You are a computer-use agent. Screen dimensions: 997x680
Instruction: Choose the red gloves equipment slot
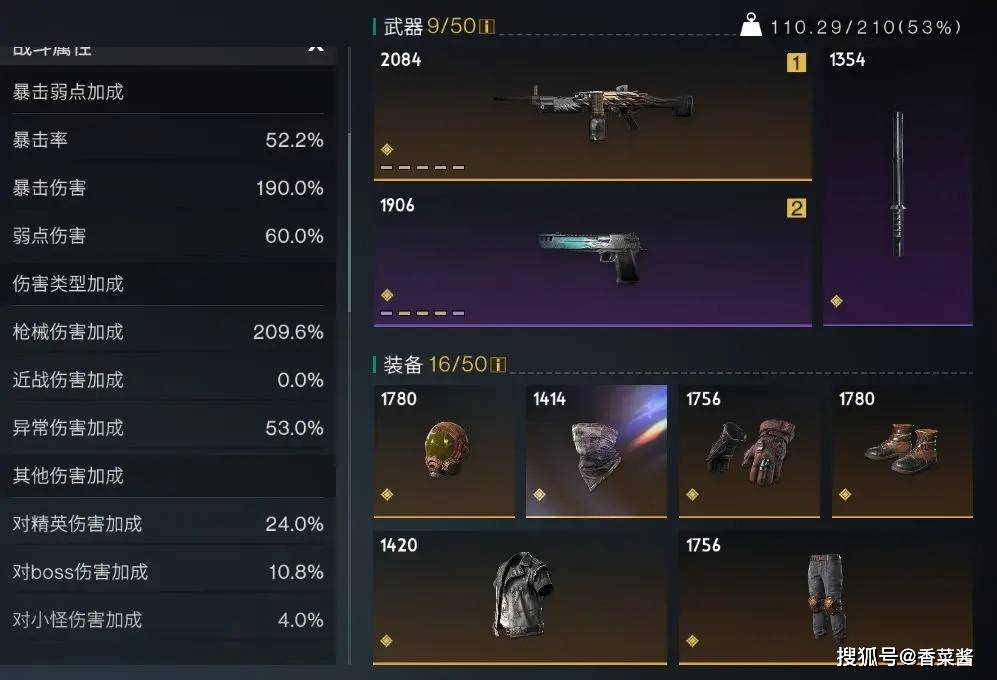[x=748, y=450]
